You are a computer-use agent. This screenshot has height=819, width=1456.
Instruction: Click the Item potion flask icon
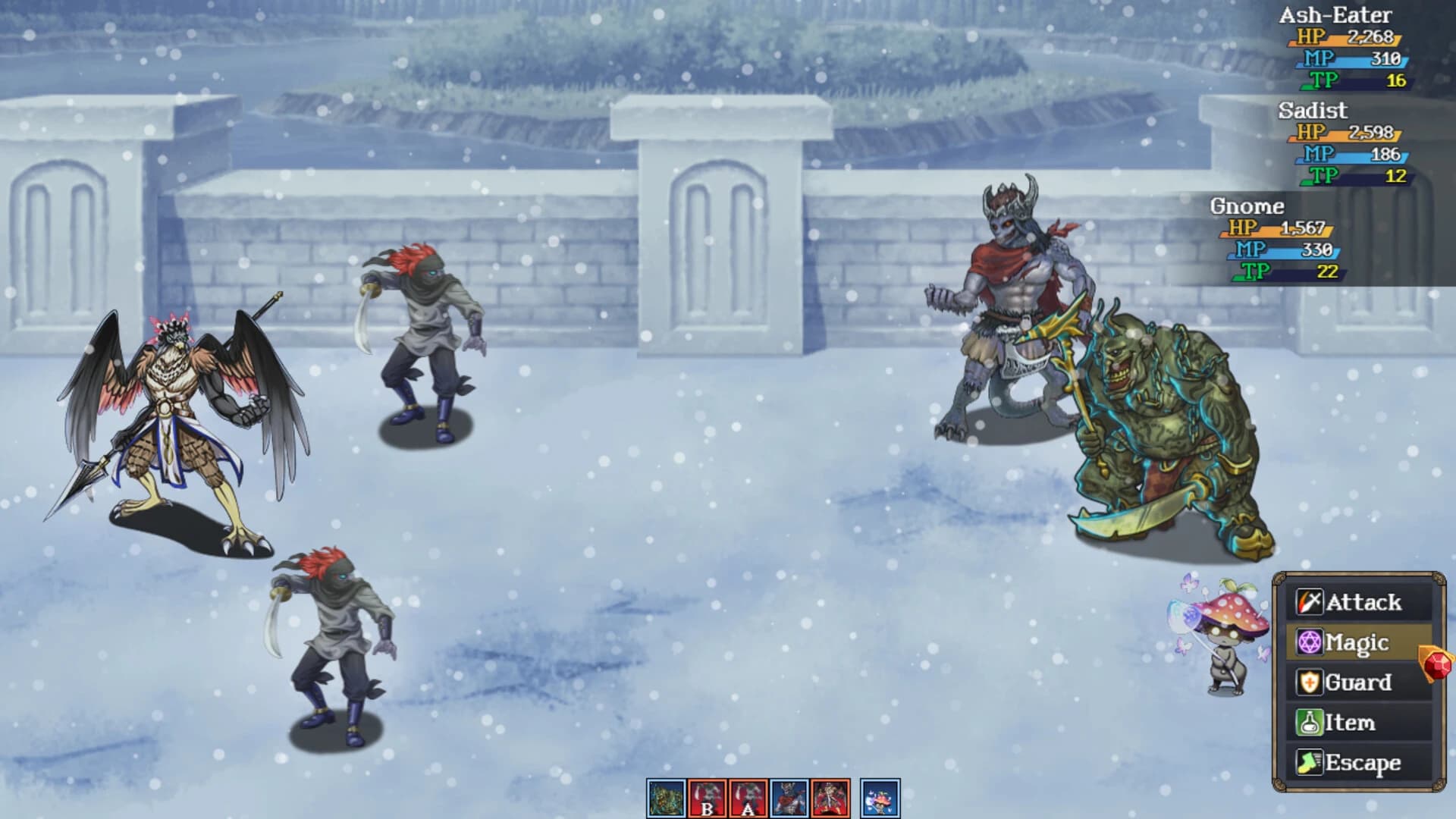(1308, 720)
